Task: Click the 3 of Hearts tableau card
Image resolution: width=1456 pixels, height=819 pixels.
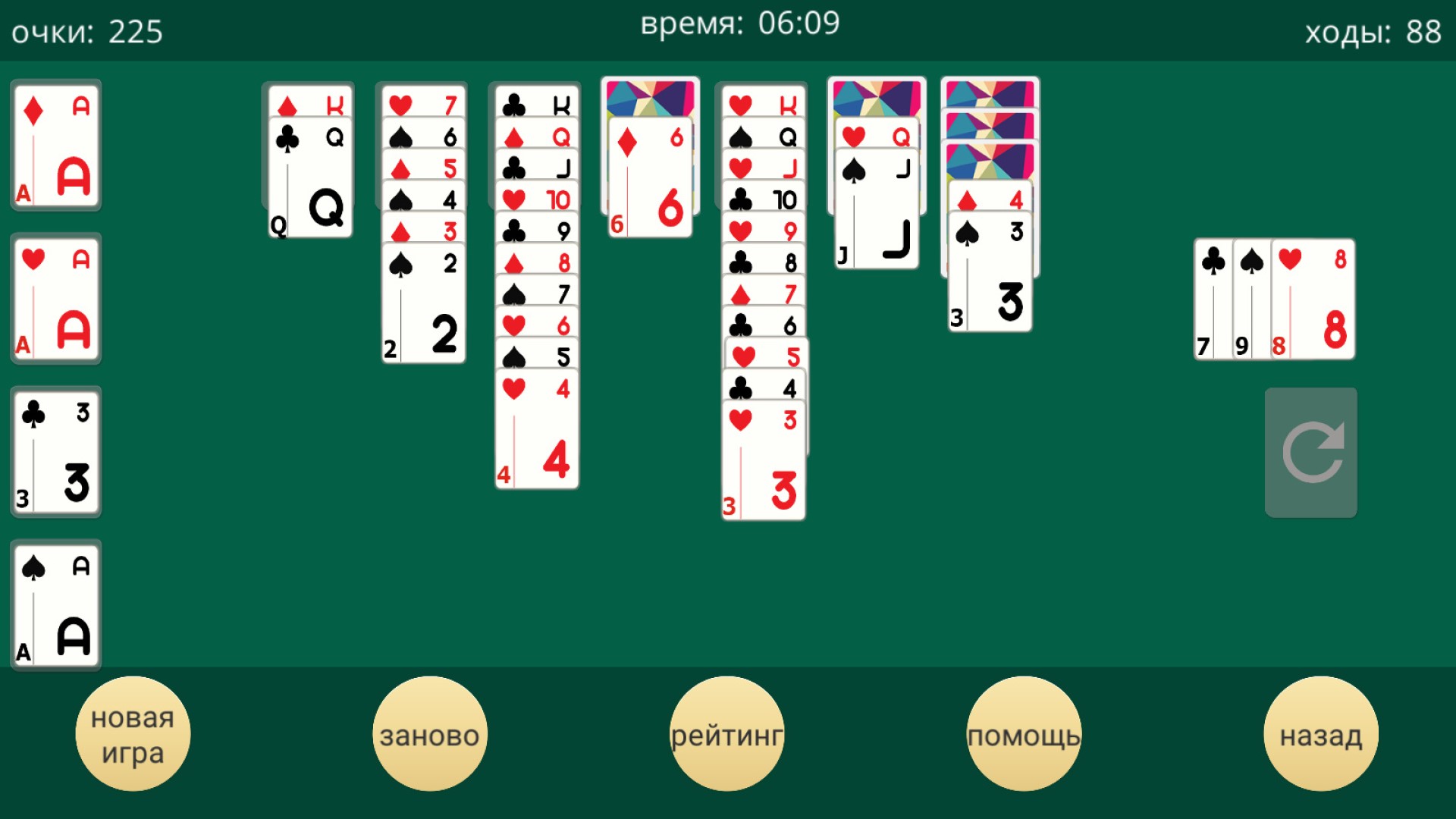Action: pyautogui.click(x=763, y=455)
